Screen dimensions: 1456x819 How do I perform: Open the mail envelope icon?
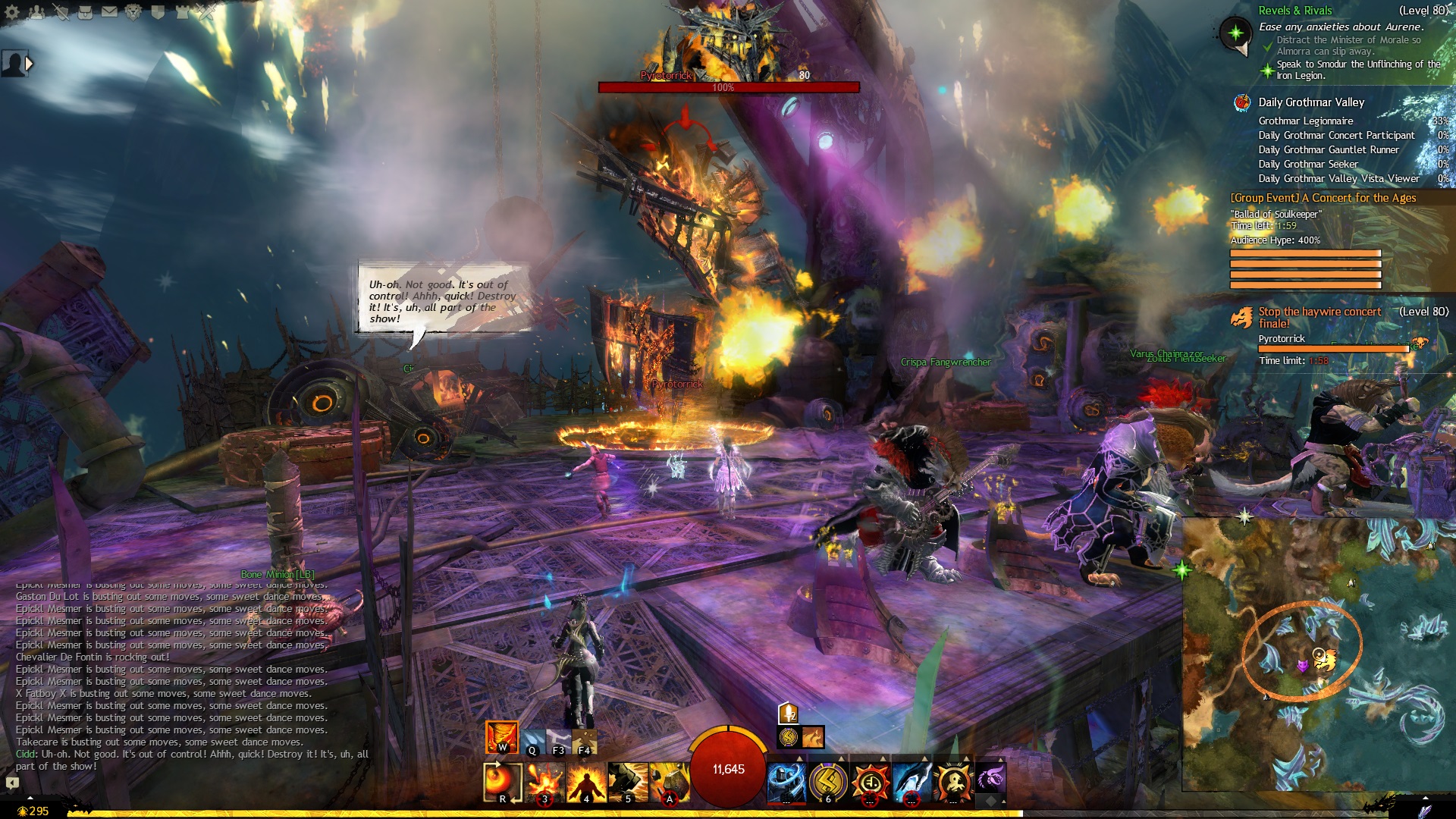point(109,12)
